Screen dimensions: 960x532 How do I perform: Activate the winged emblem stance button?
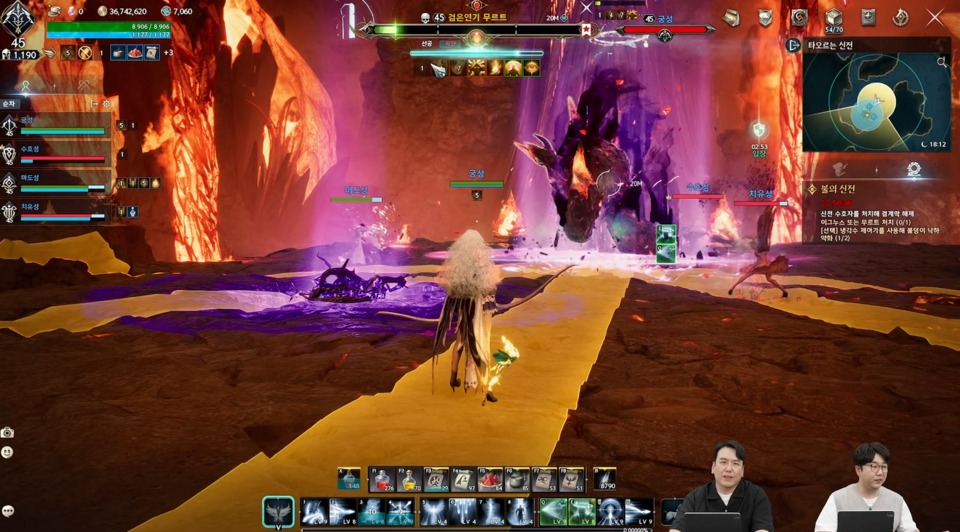point(278,512)
